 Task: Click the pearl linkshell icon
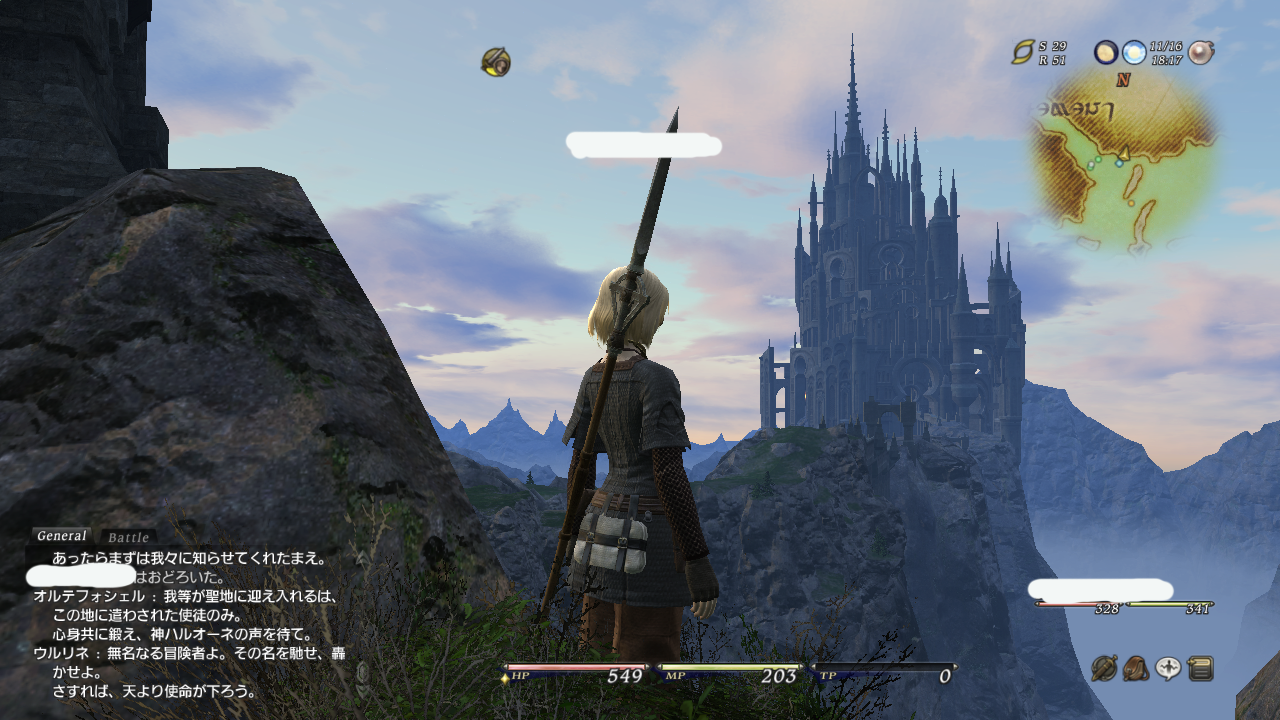point(1200,52)
